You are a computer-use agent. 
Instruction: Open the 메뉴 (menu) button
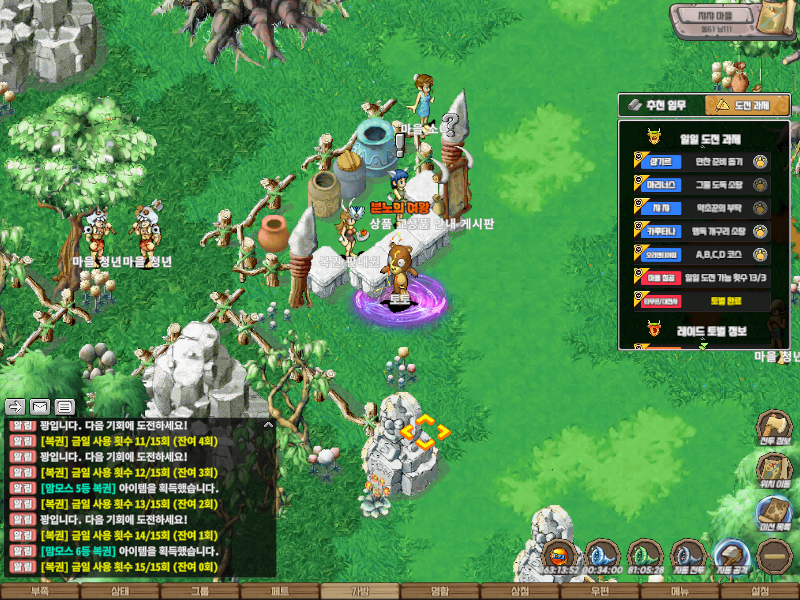coord(680,591)
